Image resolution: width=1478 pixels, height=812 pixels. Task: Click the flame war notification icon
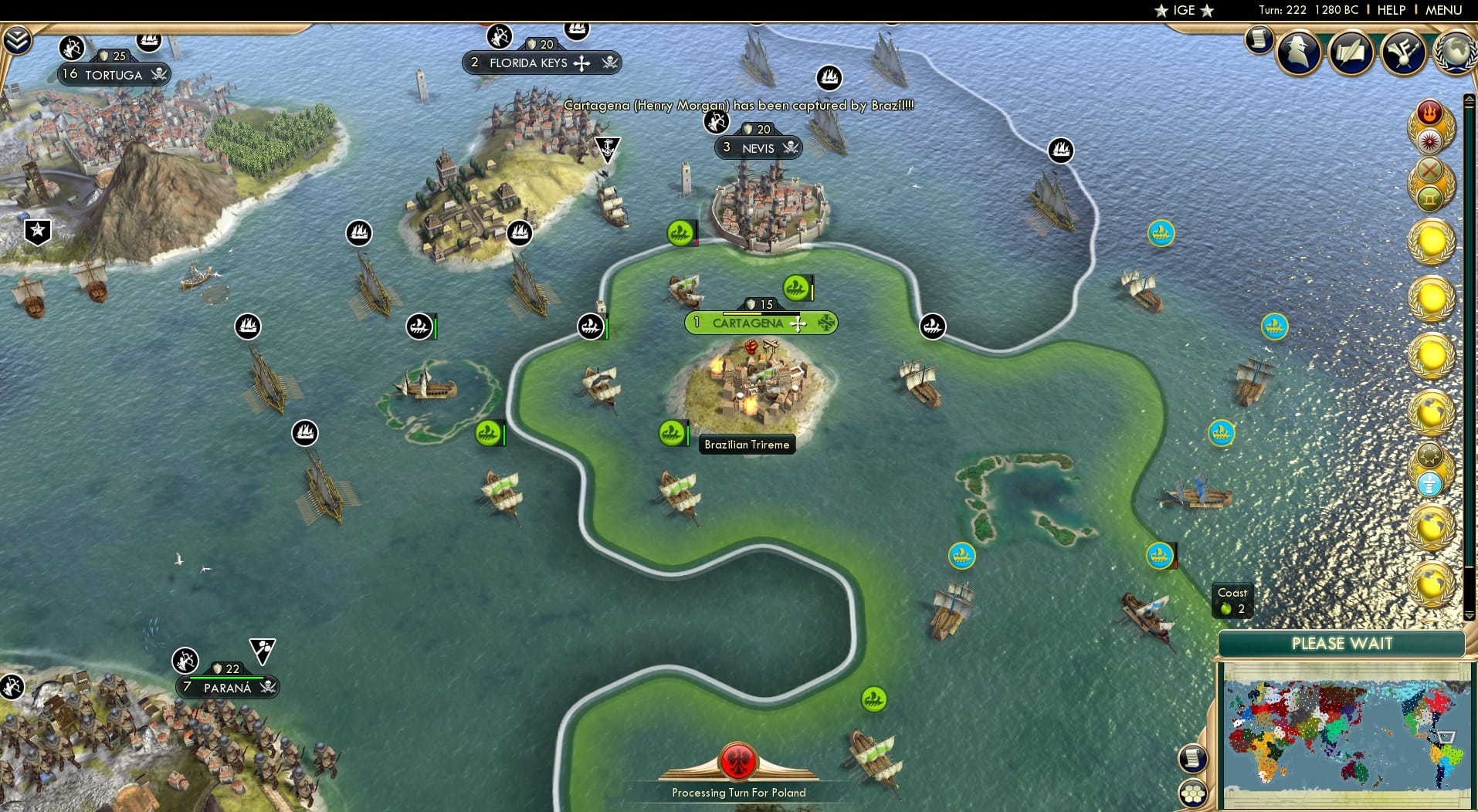(x=1429, y=113)
